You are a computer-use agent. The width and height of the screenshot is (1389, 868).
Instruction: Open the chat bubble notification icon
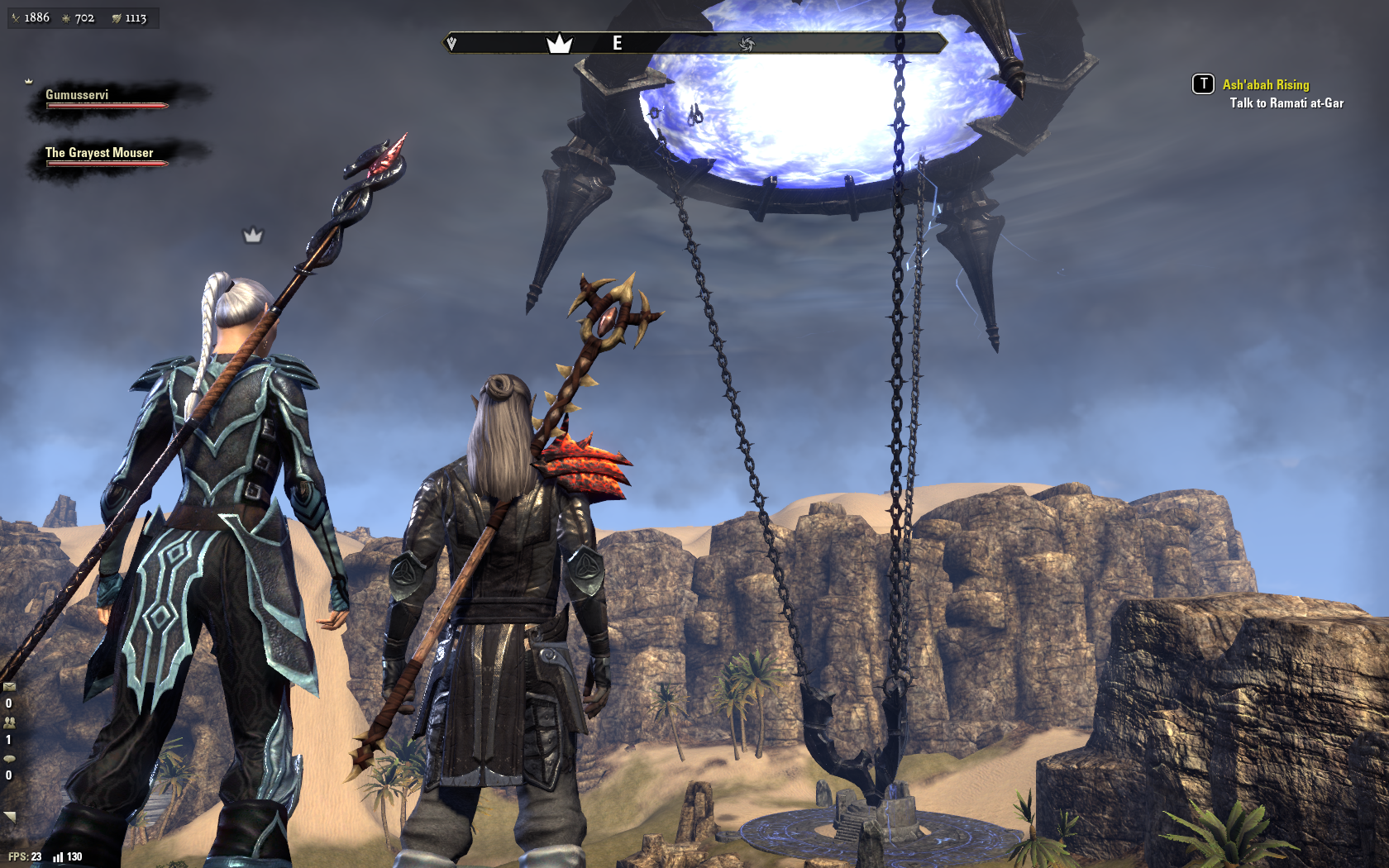pyautogui.click(x=9, y=758)
